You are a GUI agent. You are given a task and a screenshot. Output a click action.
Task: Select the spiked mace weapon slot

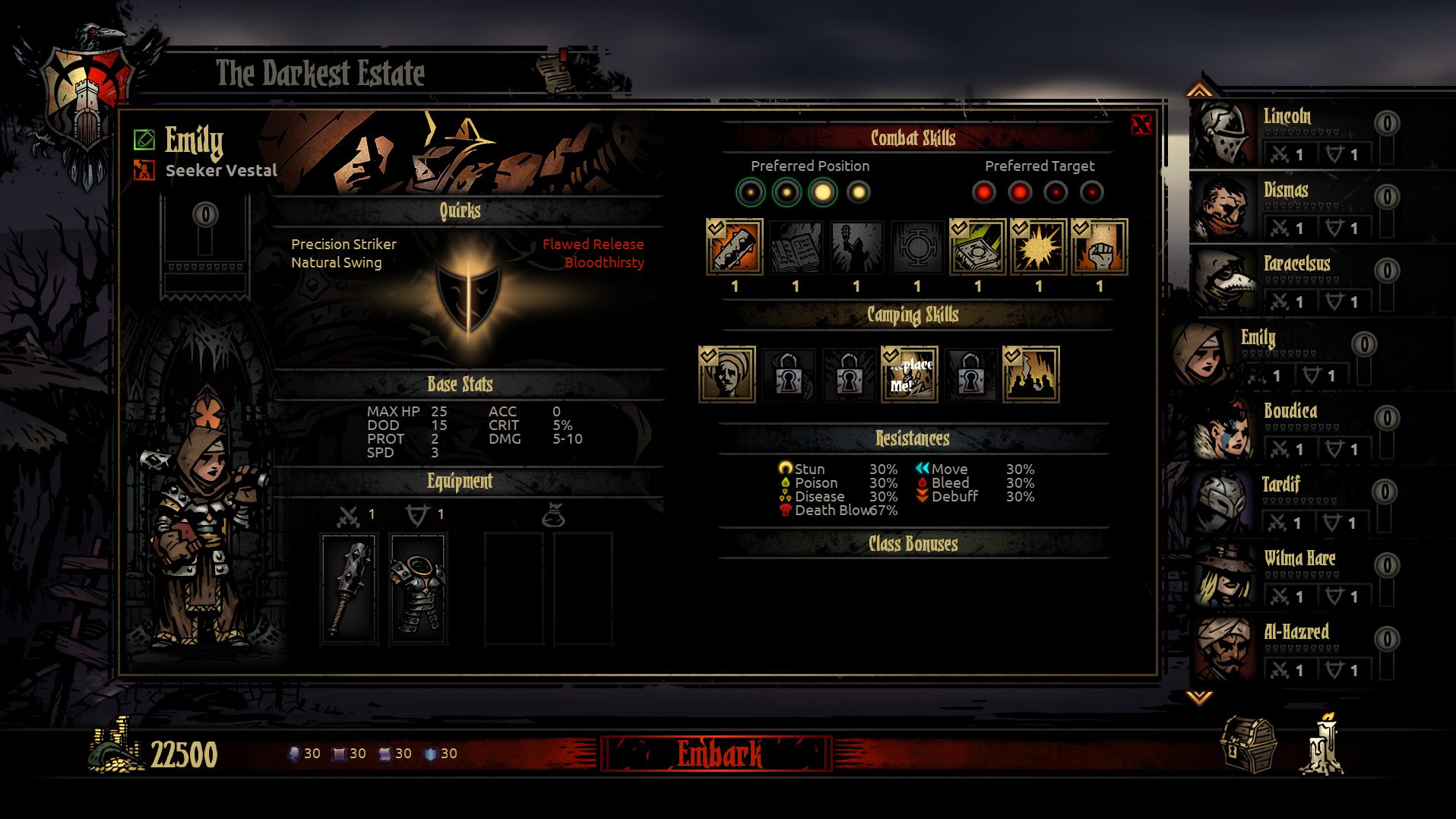[349, 588]
